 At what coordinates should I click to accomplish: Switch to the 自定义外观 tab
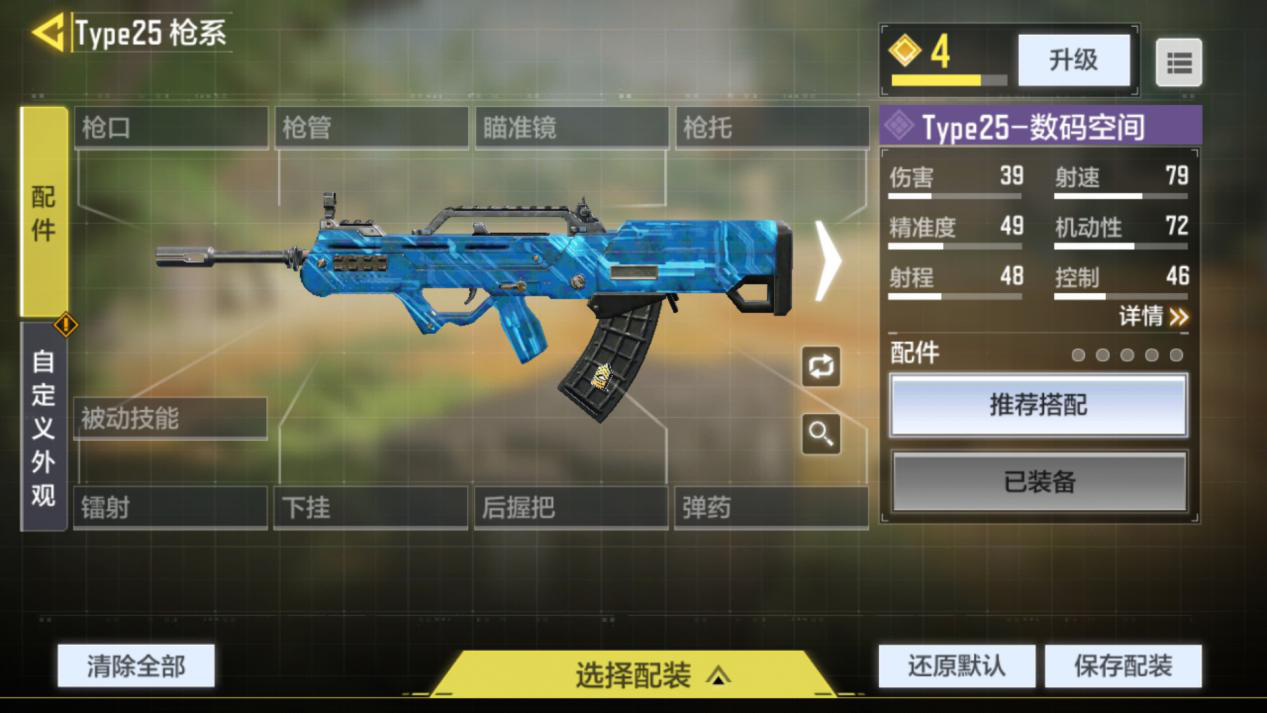tap(44, 428)
